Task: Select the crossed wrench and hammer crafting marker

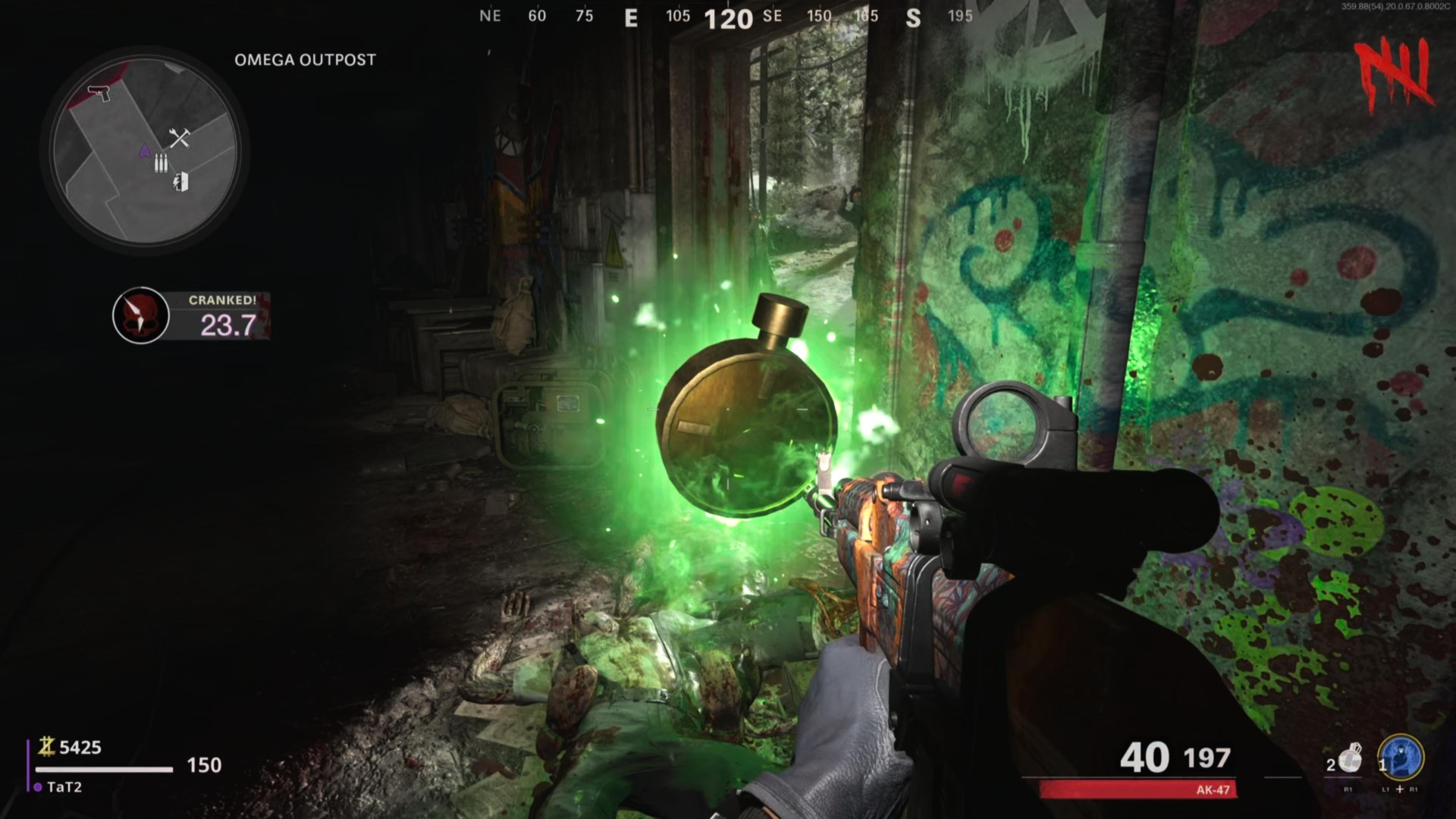Action: pyautogui.click(x=180, y=137)
